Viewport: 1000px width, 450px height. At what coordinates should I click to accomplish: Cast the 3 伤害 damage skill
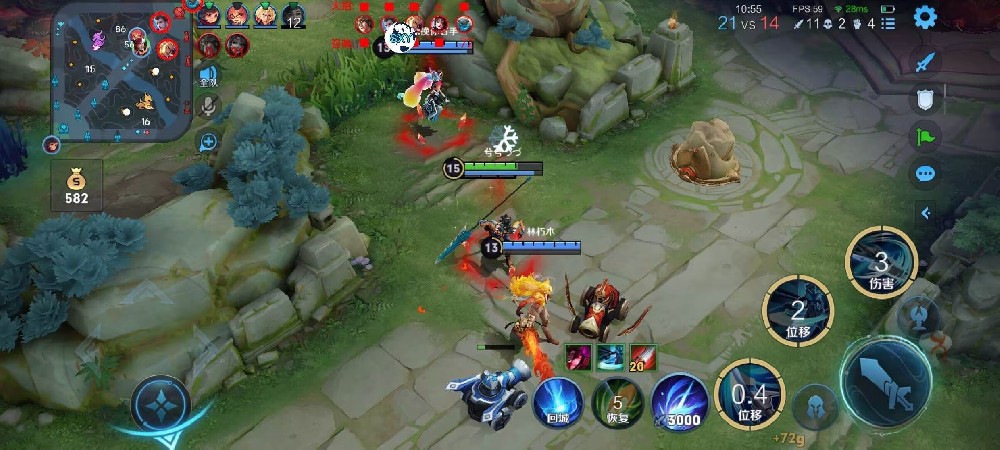[x=881, y=262]
